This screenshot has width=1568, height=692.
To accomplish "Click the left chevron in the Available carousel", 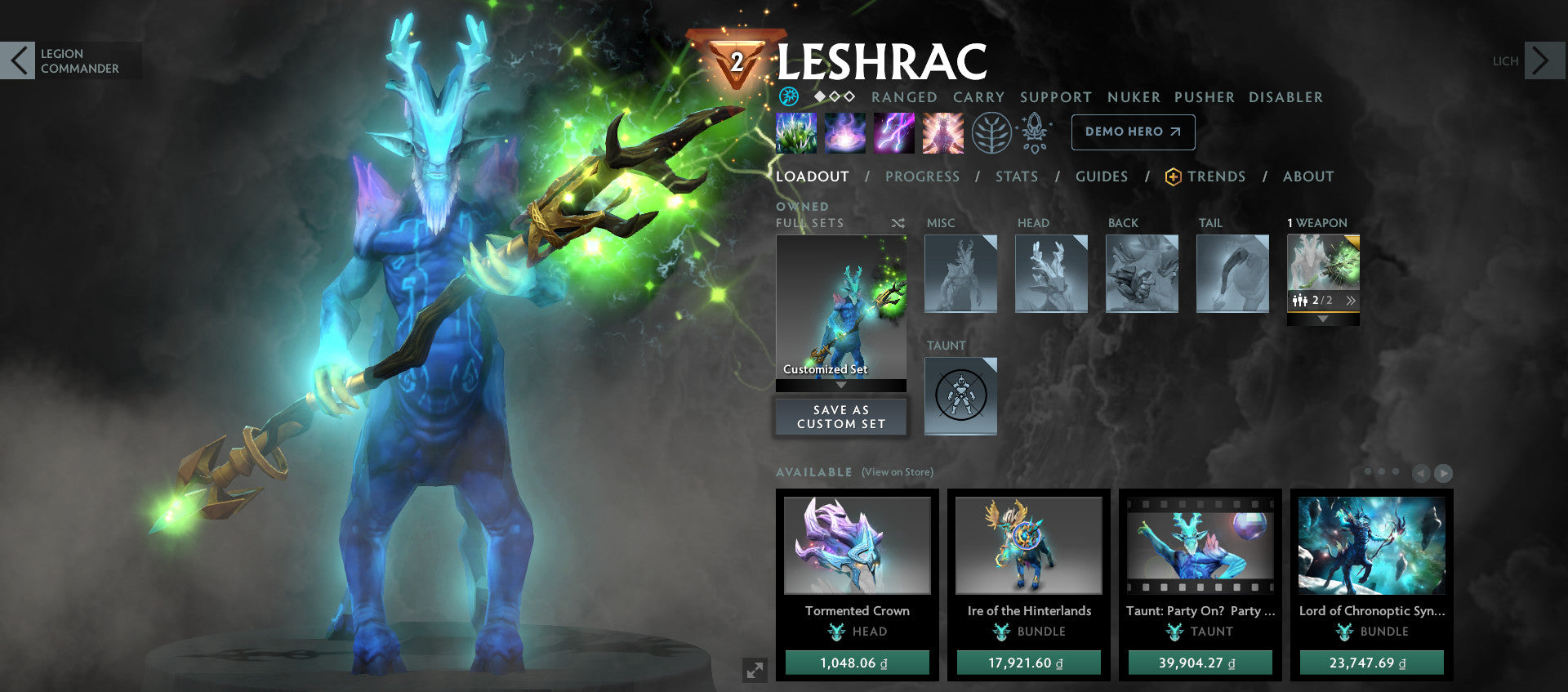I will [x=1421, y=472].
